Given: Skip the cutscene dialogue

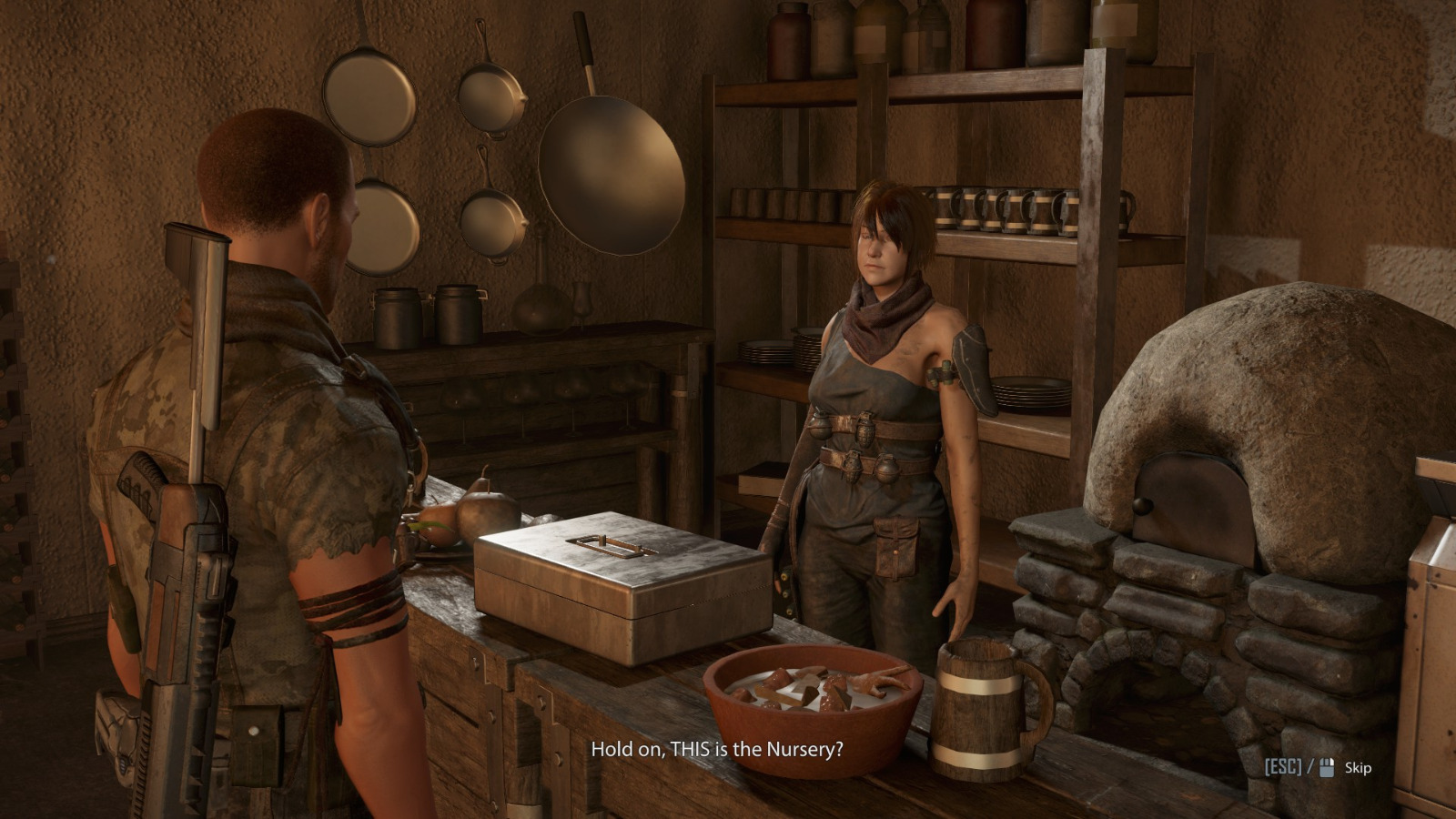Looking at the screenshot, I should [1357, 768].
